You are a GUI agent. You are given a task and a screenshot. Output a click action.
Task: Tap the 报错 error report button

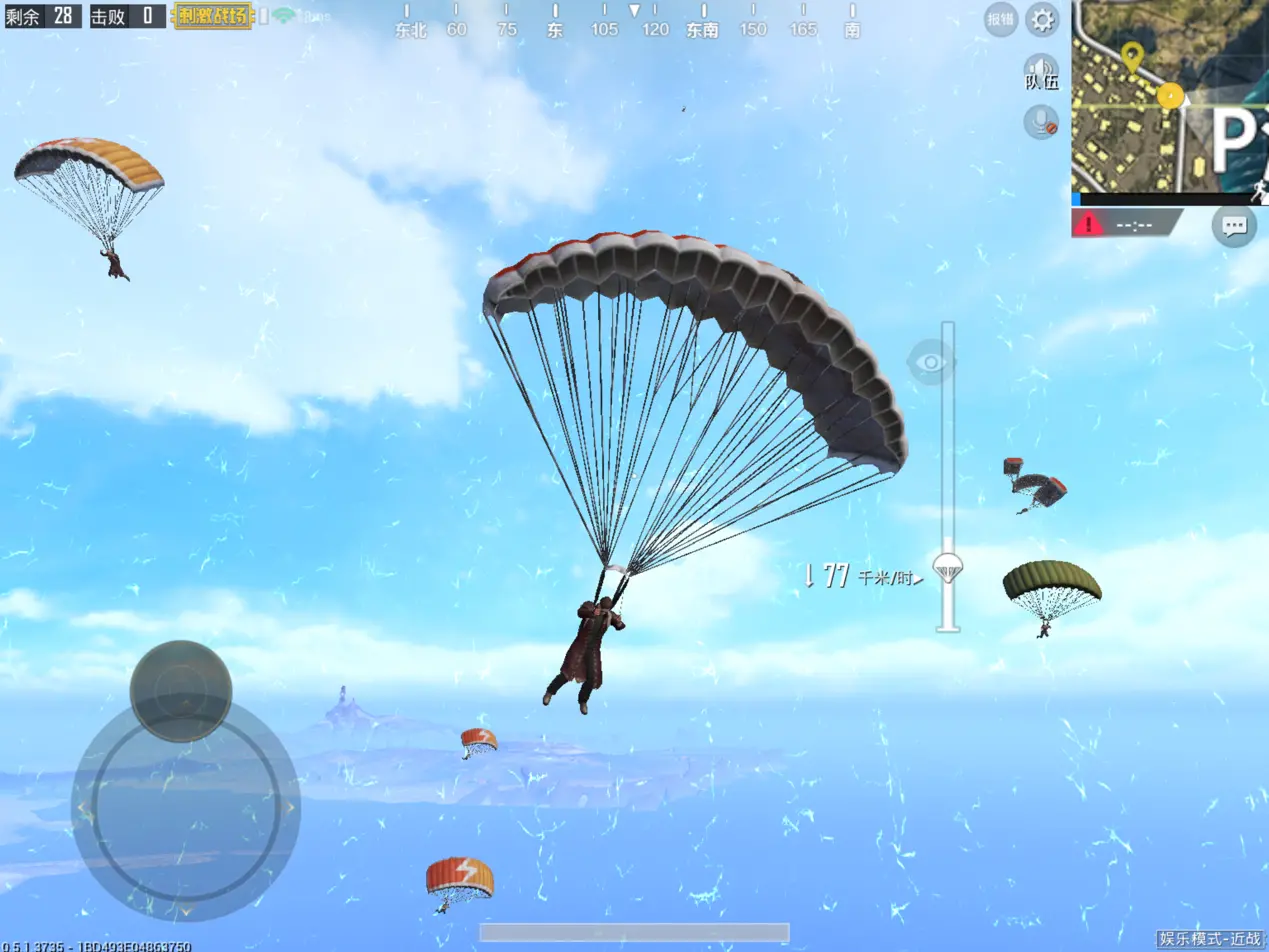point(1000,19)
